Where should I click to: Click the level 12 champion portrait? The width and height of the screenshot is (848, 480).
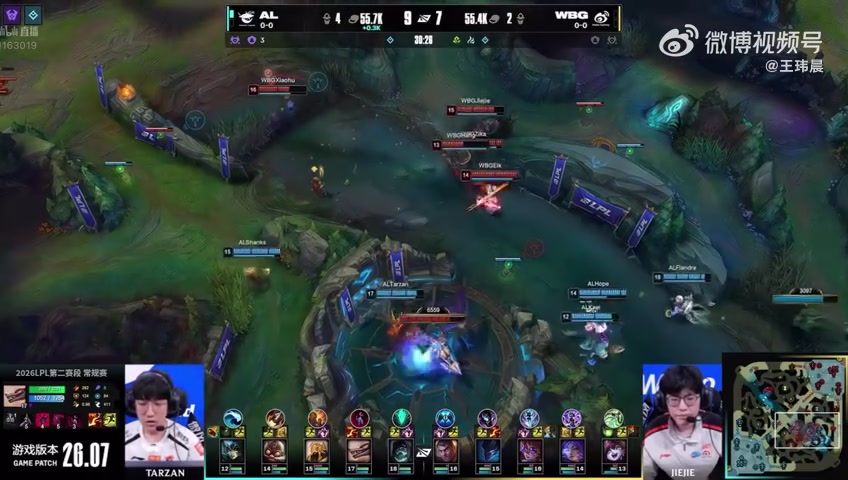pyautogui.click(x=232, y=451)
